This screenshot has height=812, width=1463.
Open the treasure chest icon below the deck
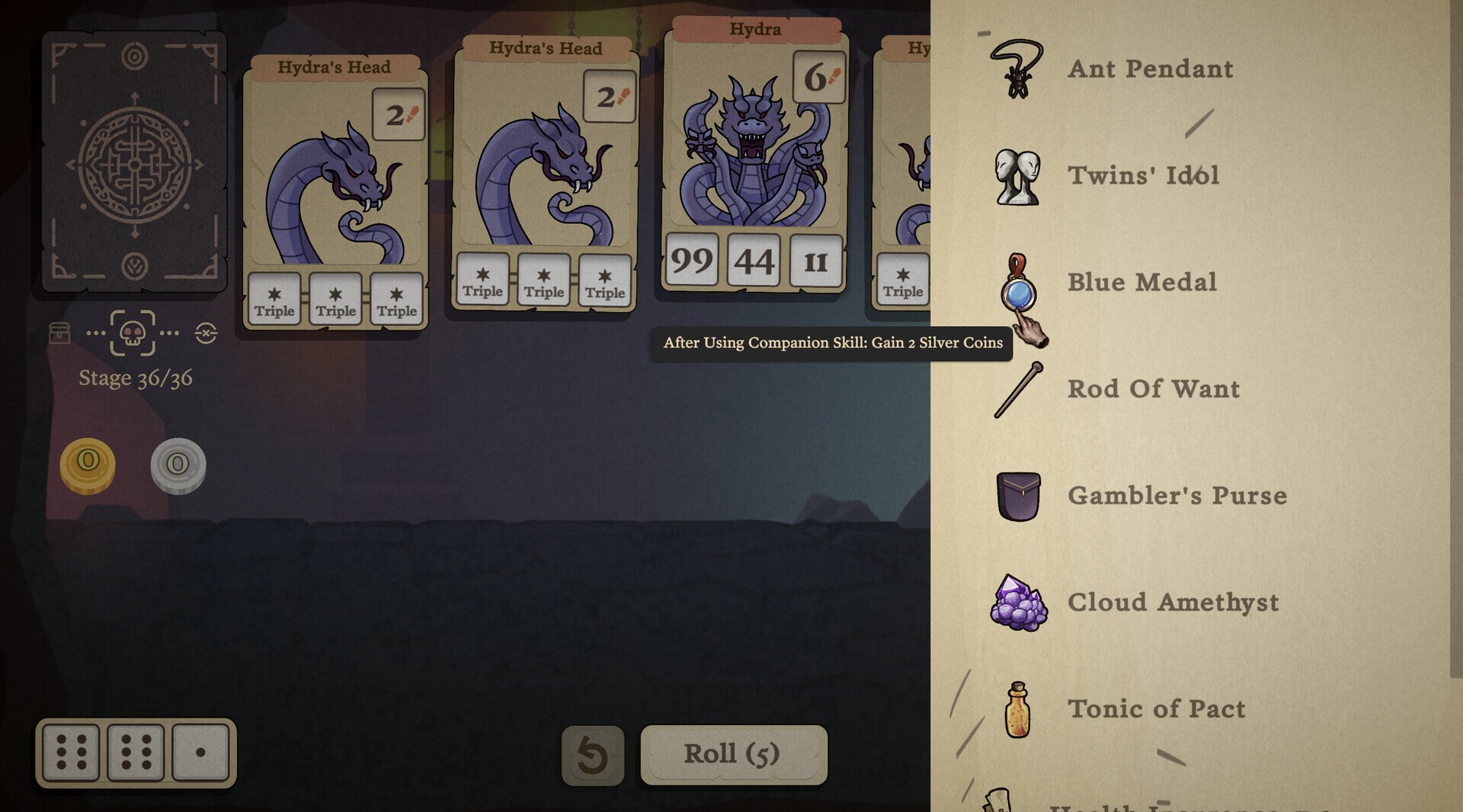pyautogui.click(x=60, y=334)
